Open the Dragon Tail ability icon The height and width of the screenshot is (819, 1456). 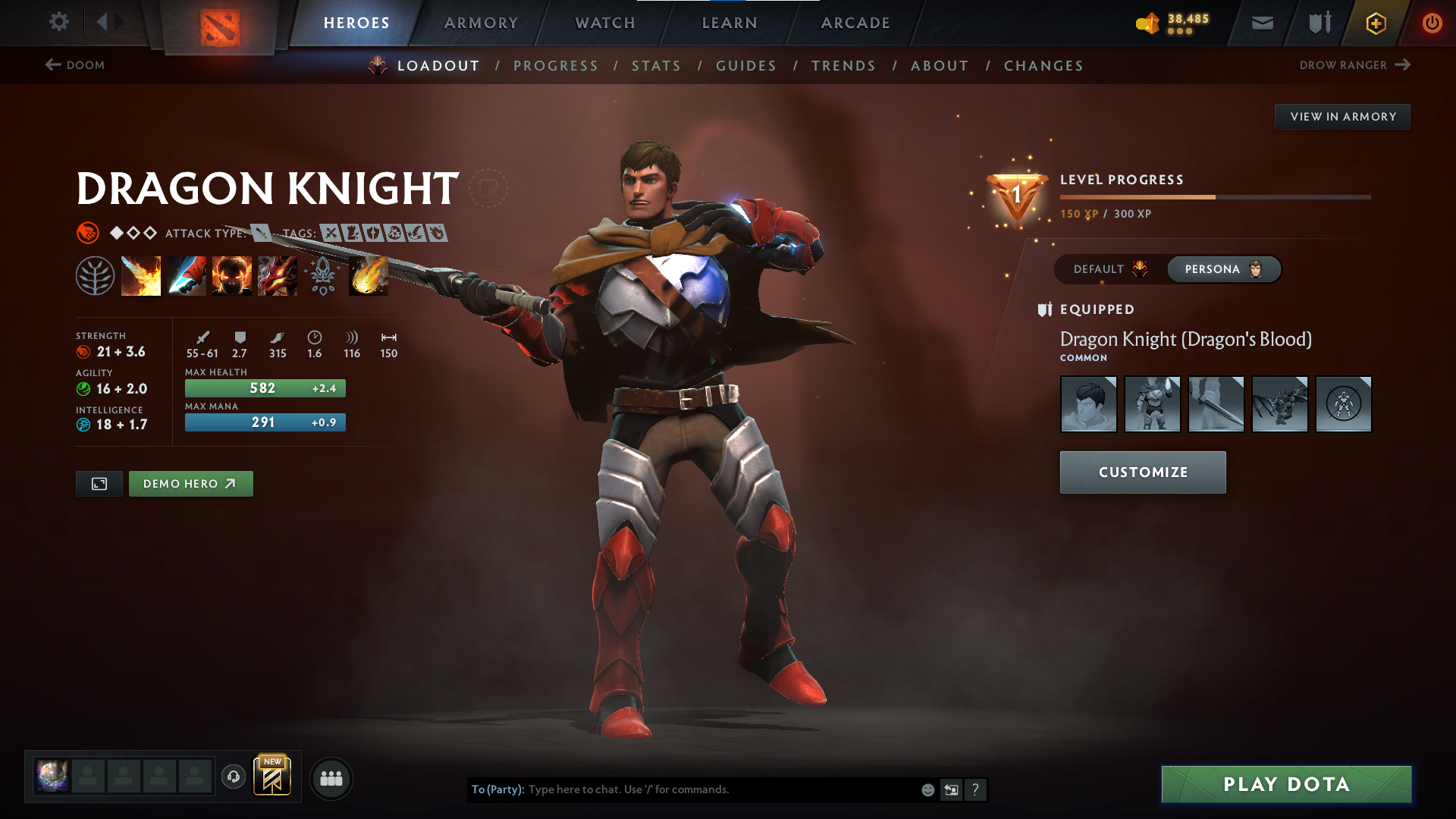click(186, 275)
